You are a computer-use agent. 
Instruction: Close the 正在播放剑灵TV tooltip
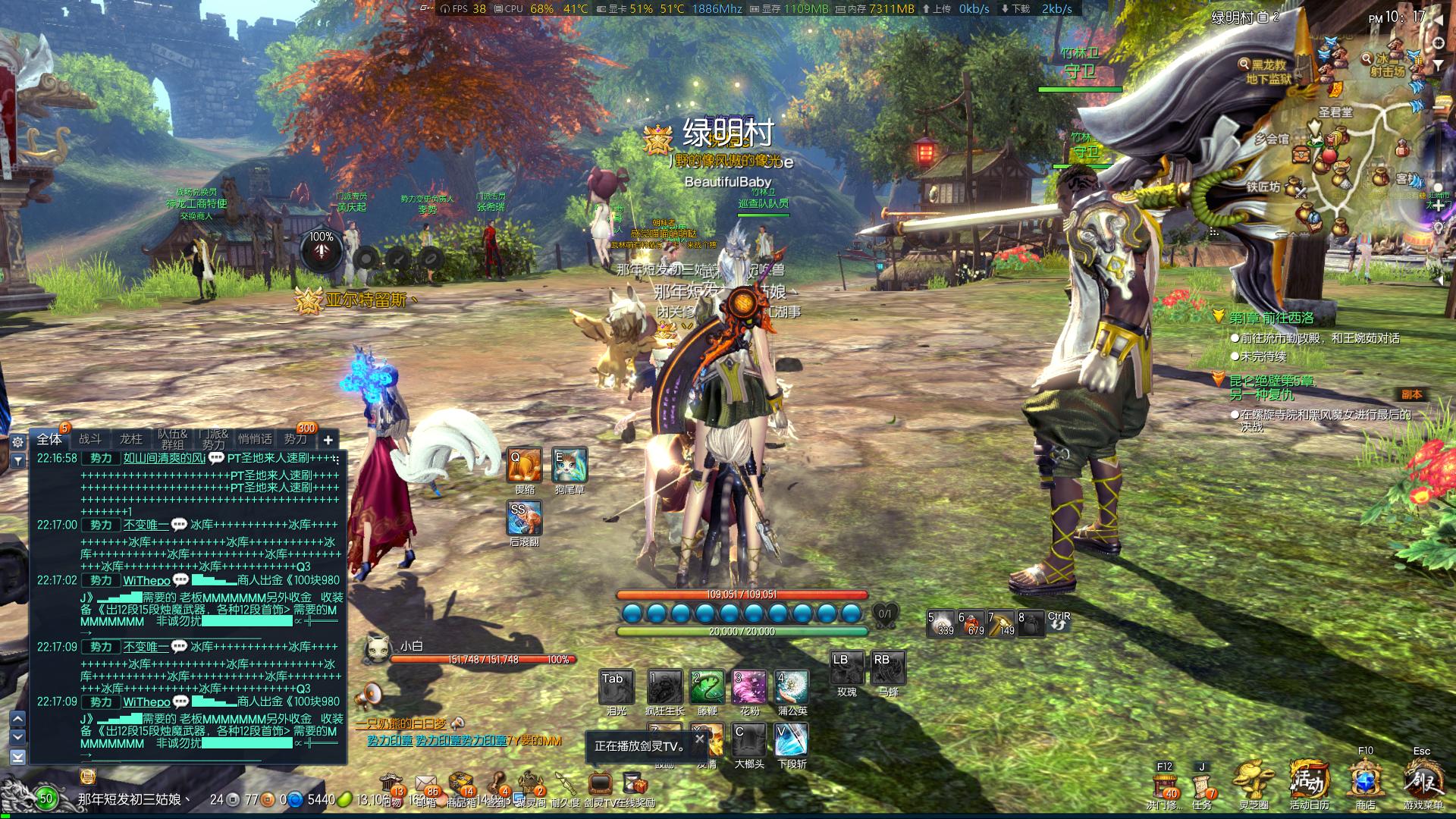coord(699,738)
